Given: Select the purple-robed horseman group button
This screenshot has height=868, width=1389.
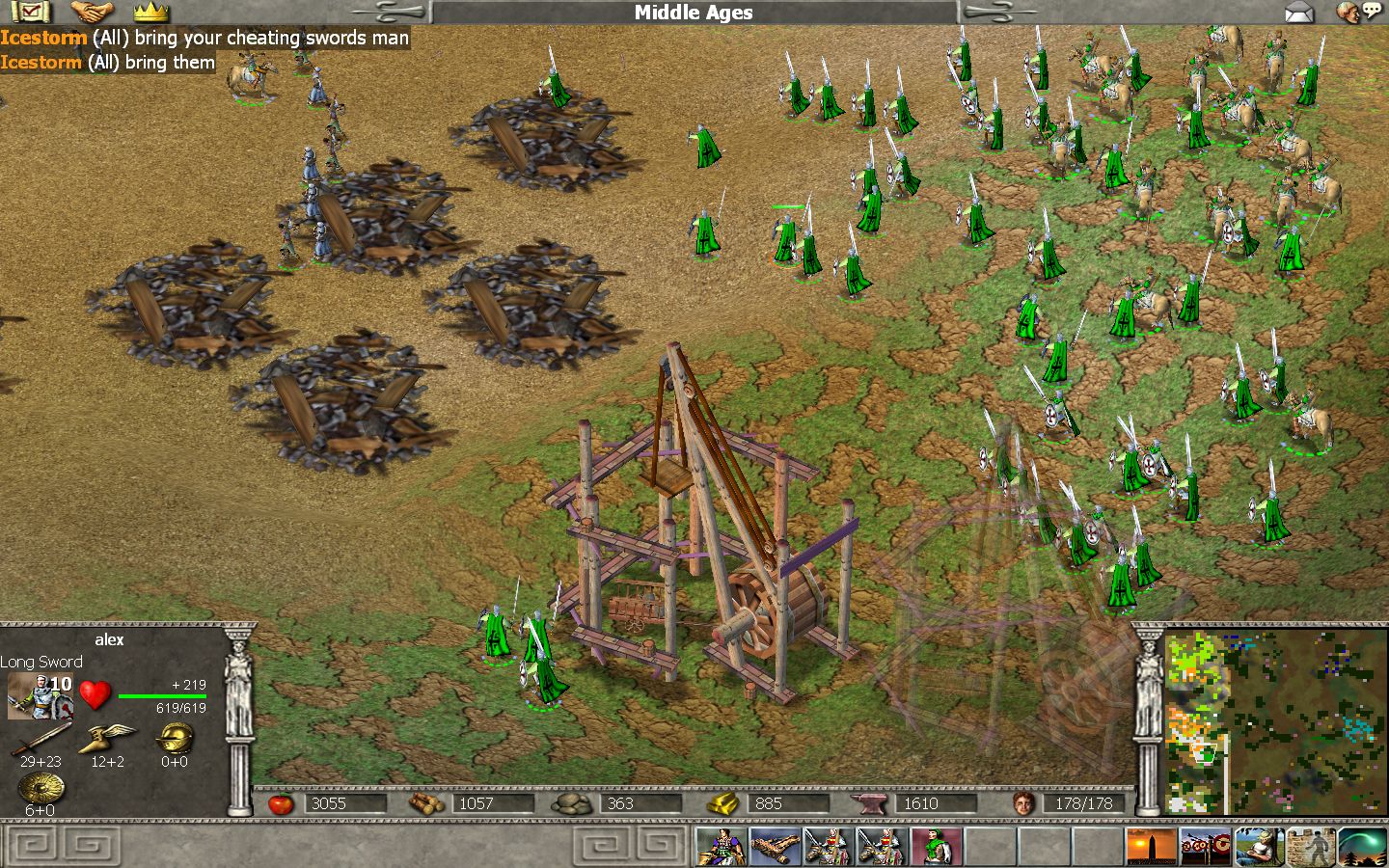Looking at the screenshot, I should (x=722, y=847).
